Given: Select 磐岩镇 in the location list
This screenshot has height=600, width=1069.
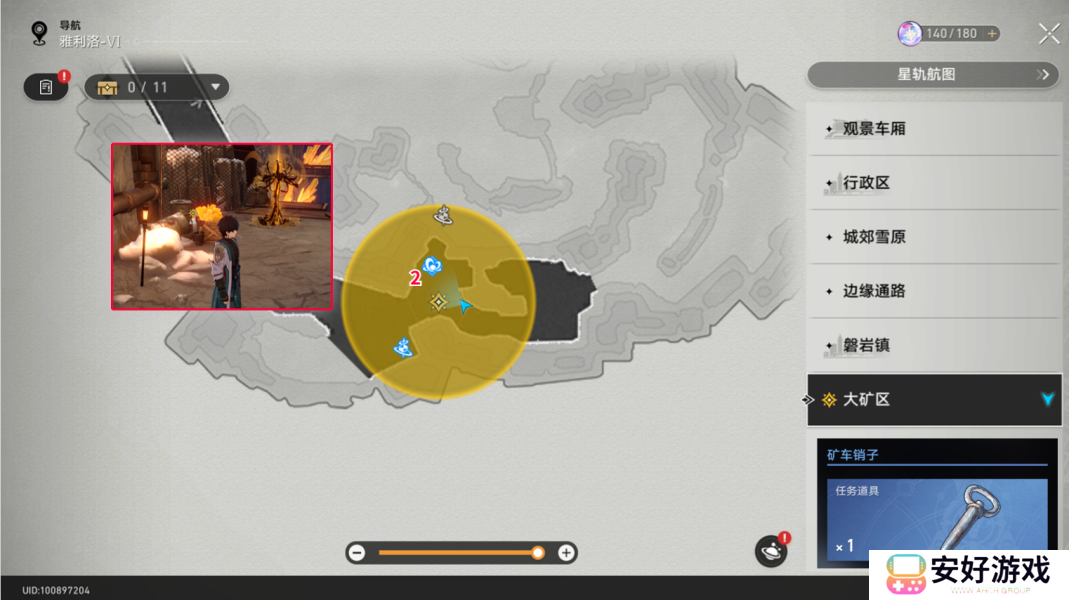Looking at the screenshot, I should pyautogui.click(x=934, y=345).
